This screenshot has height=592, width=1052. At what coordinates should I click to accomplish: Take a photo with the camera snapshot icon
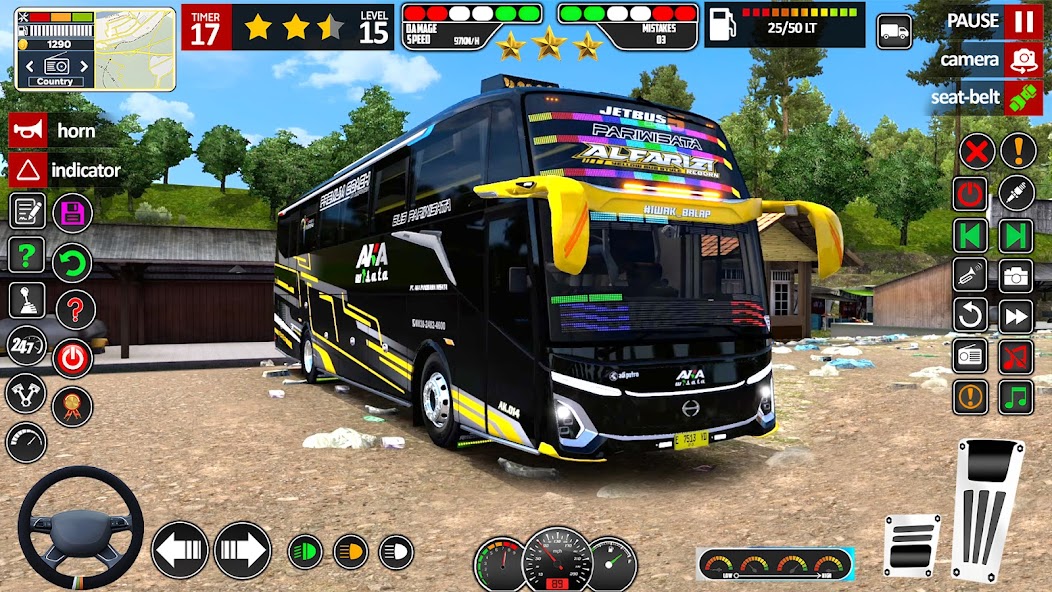tap(1016, 276)
